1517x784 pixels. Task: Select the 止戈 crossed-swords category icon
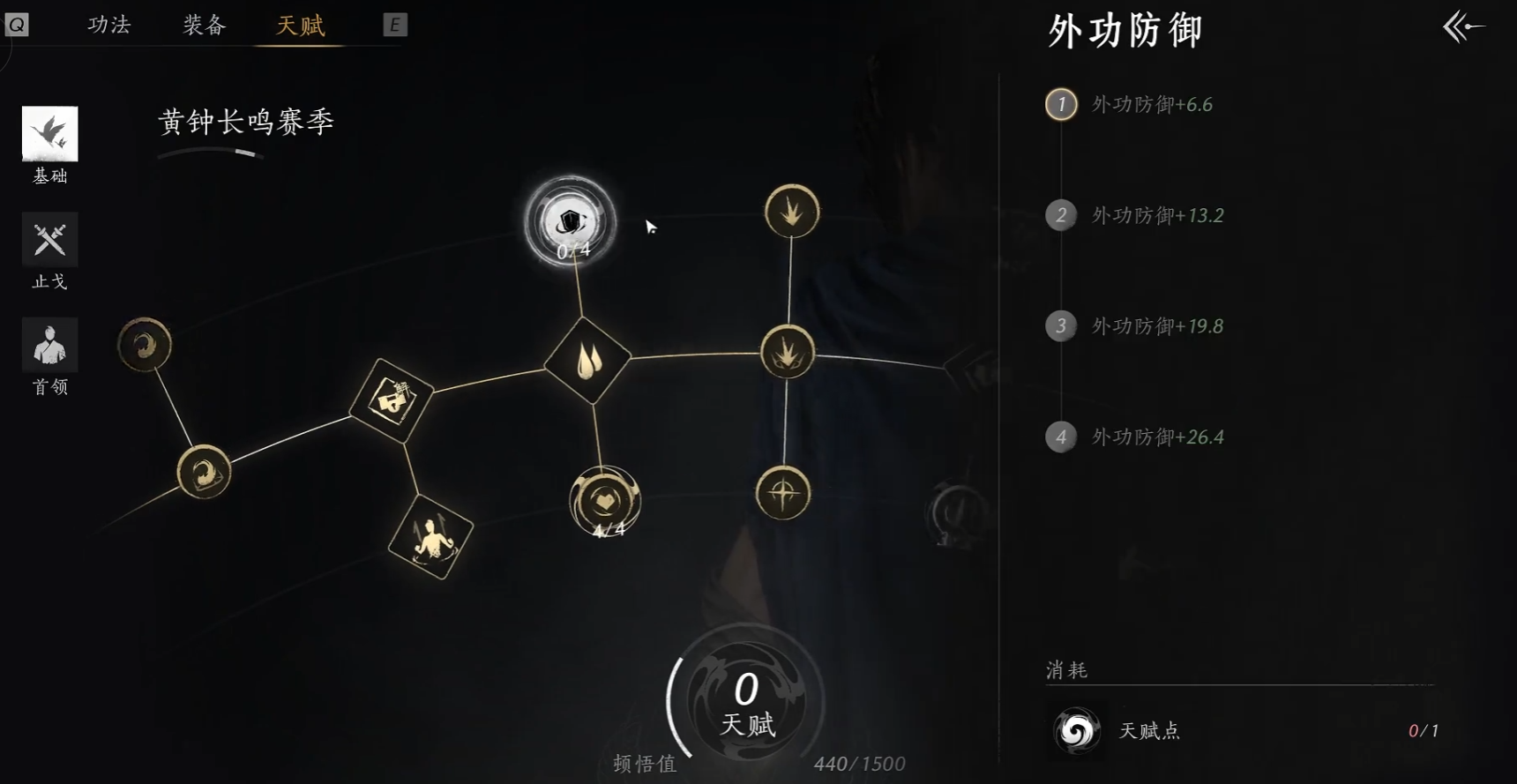tap(49, 239)
